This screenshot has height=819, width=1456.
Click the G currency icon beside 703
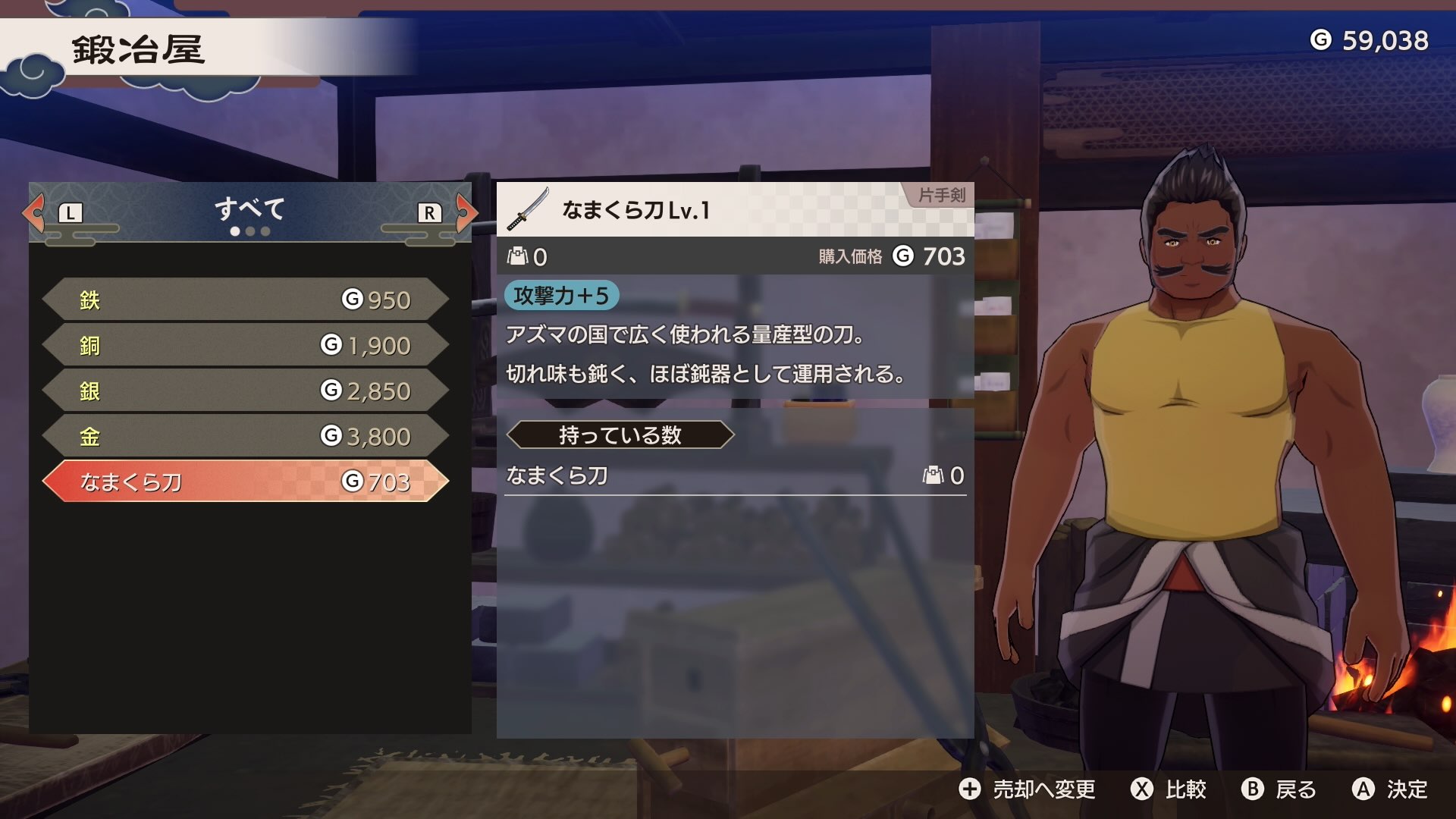[x=902, y=256]
